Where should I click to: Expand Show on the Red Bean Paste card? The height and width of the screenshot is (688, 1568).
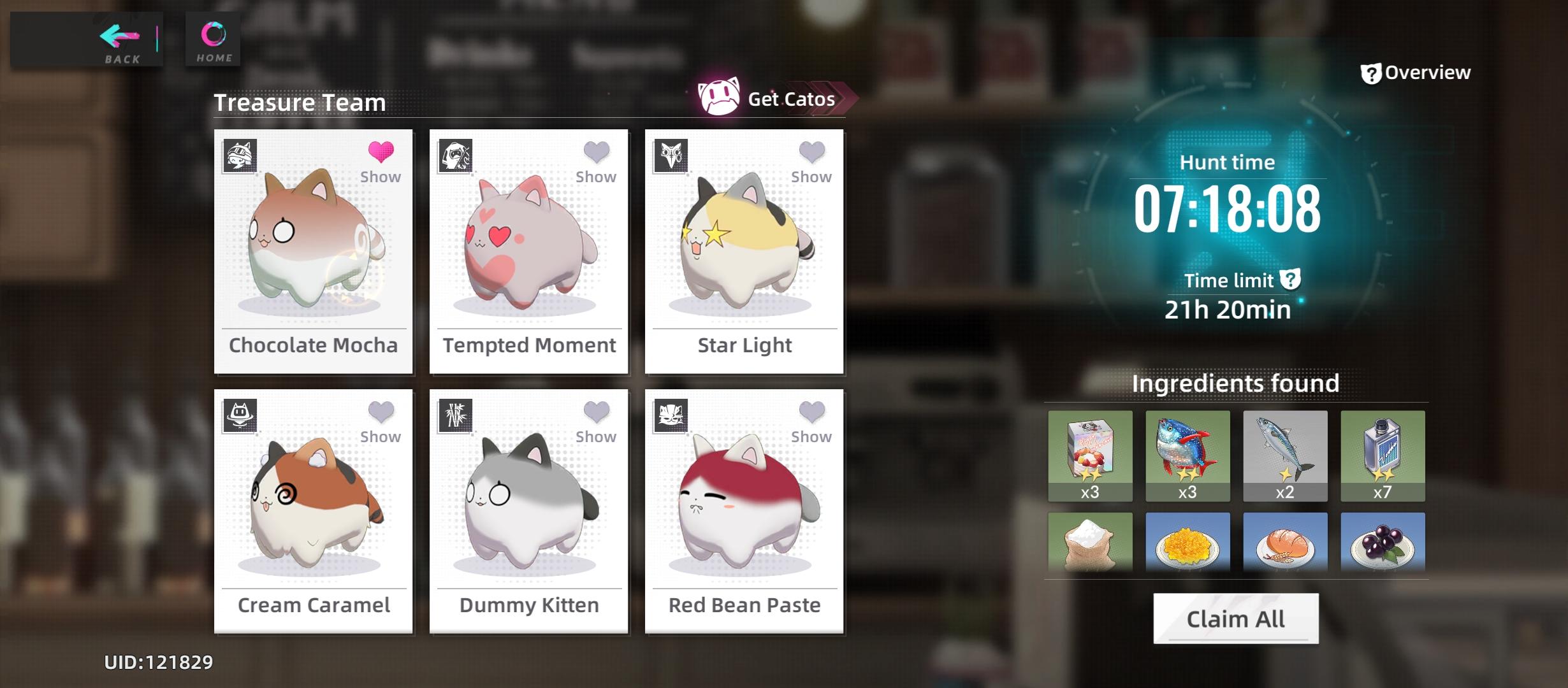coord(811,436)
